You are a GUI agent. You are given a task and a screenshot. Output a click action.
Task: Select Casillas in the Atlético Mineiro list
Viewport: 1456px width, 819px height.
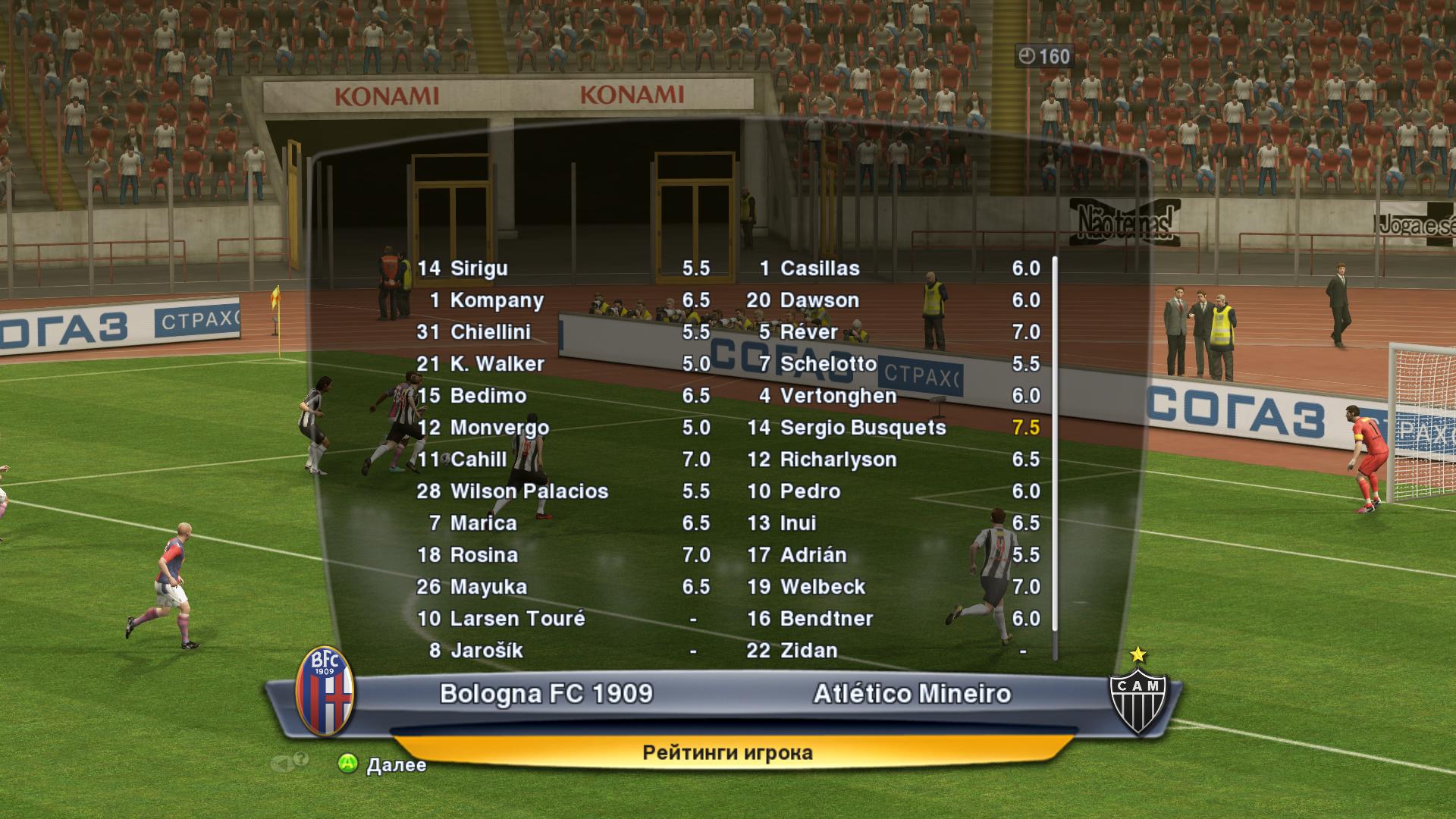tap(892, 268)
